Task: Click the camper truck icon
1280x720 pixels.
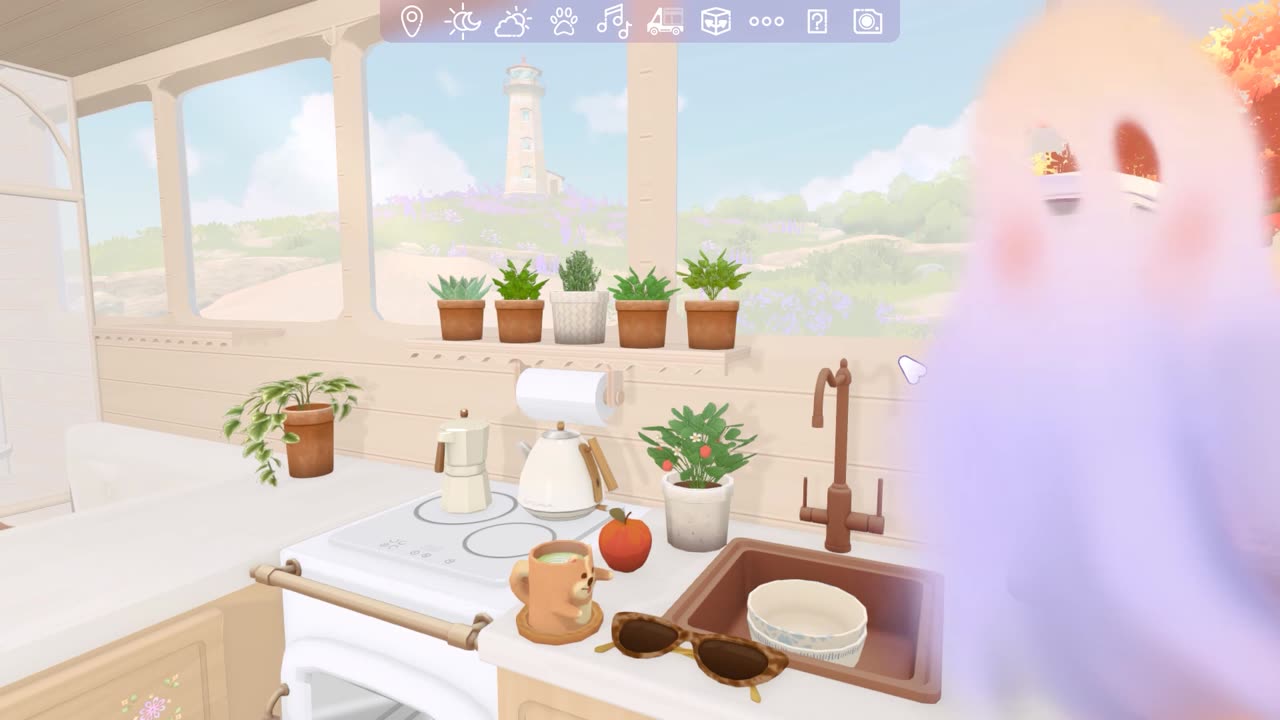Action: [x=665, y=21]
